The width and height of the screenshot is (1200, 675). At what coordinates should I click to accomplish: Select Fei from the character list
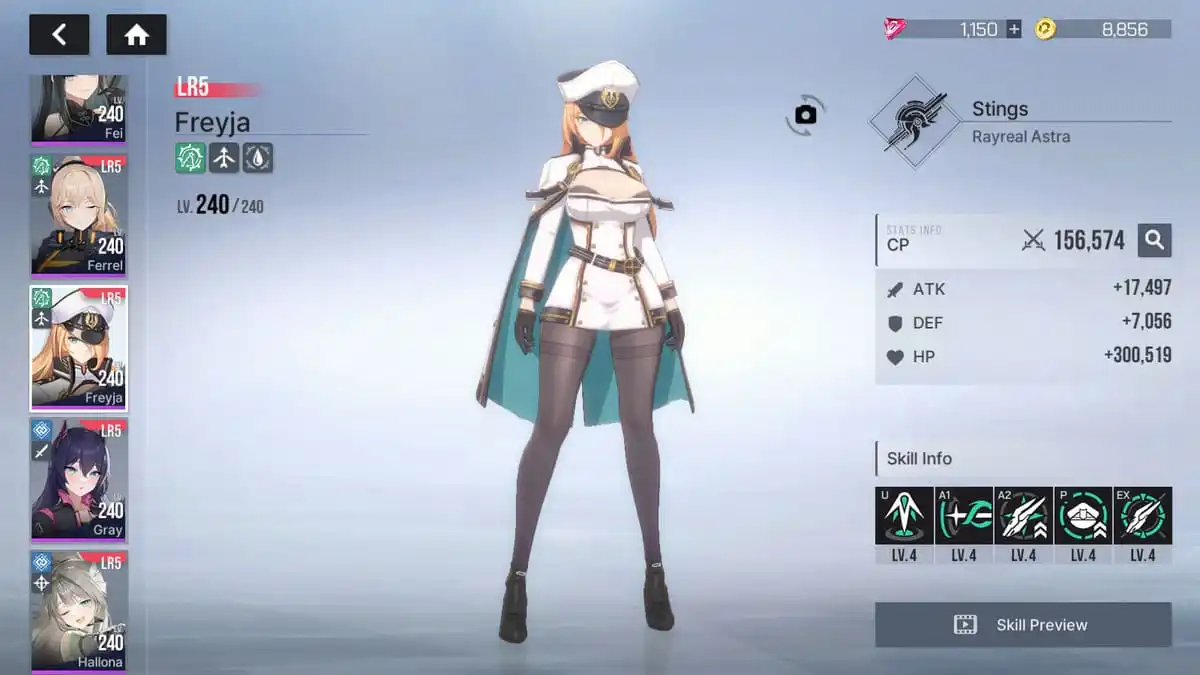pos(79,108)
